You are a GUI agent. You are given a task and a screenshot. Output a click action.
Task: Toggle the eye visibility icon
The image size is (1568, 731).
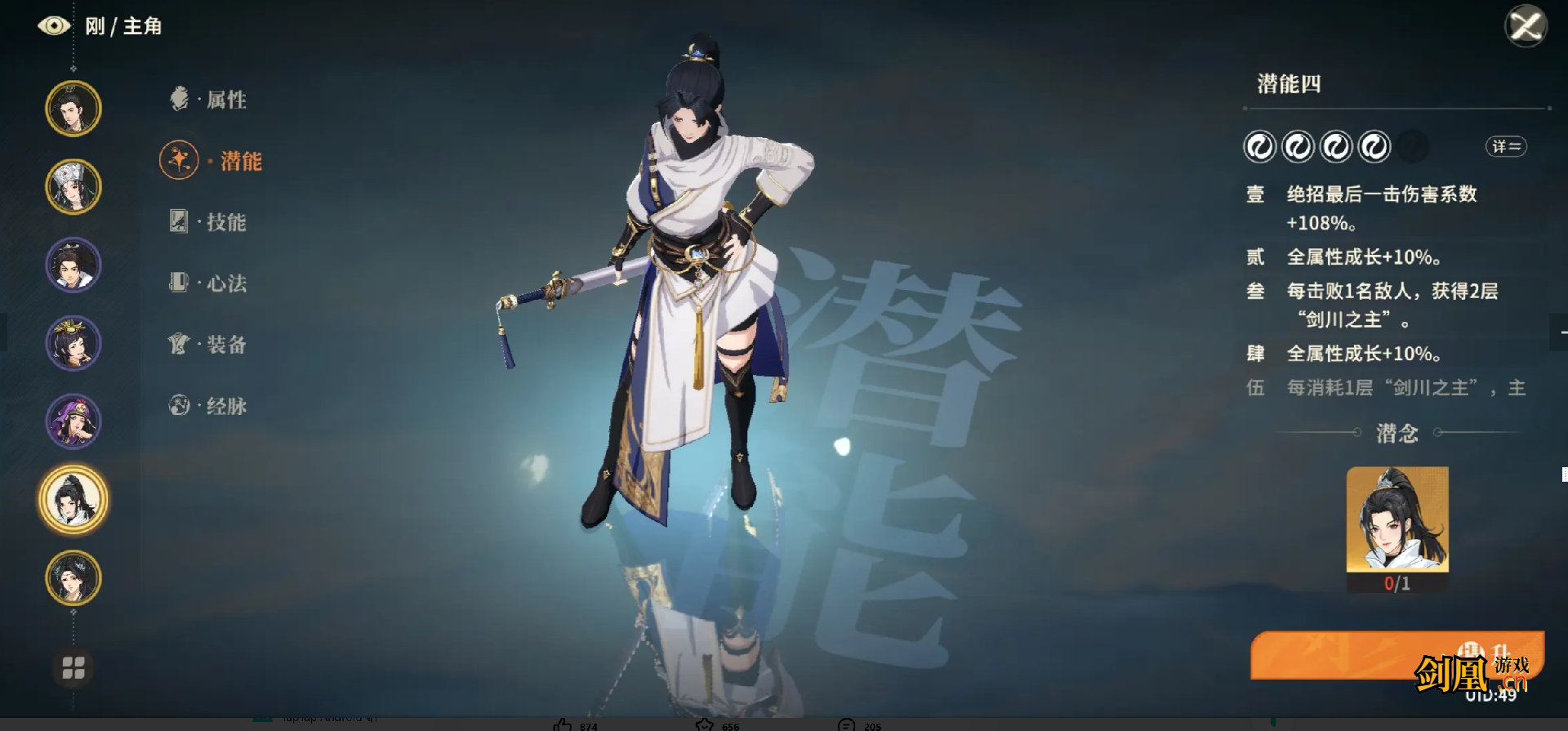[54, 26]
